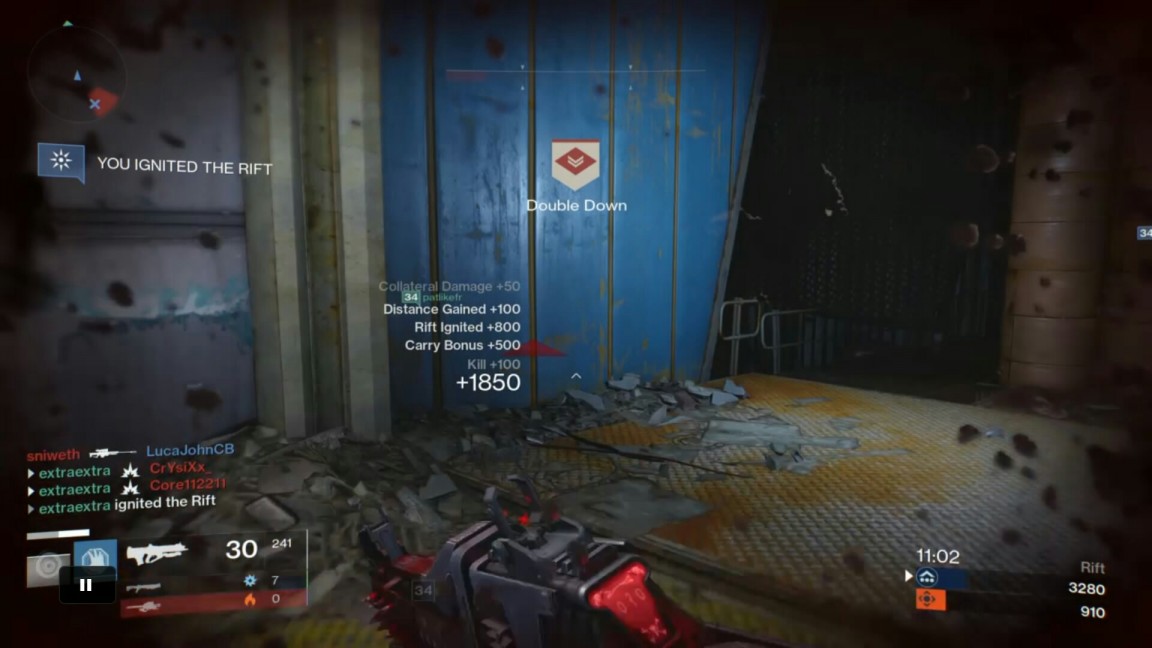The image size is (1152, 648).
Task: Select the special weapon below the primary
Action: point(143,586)
